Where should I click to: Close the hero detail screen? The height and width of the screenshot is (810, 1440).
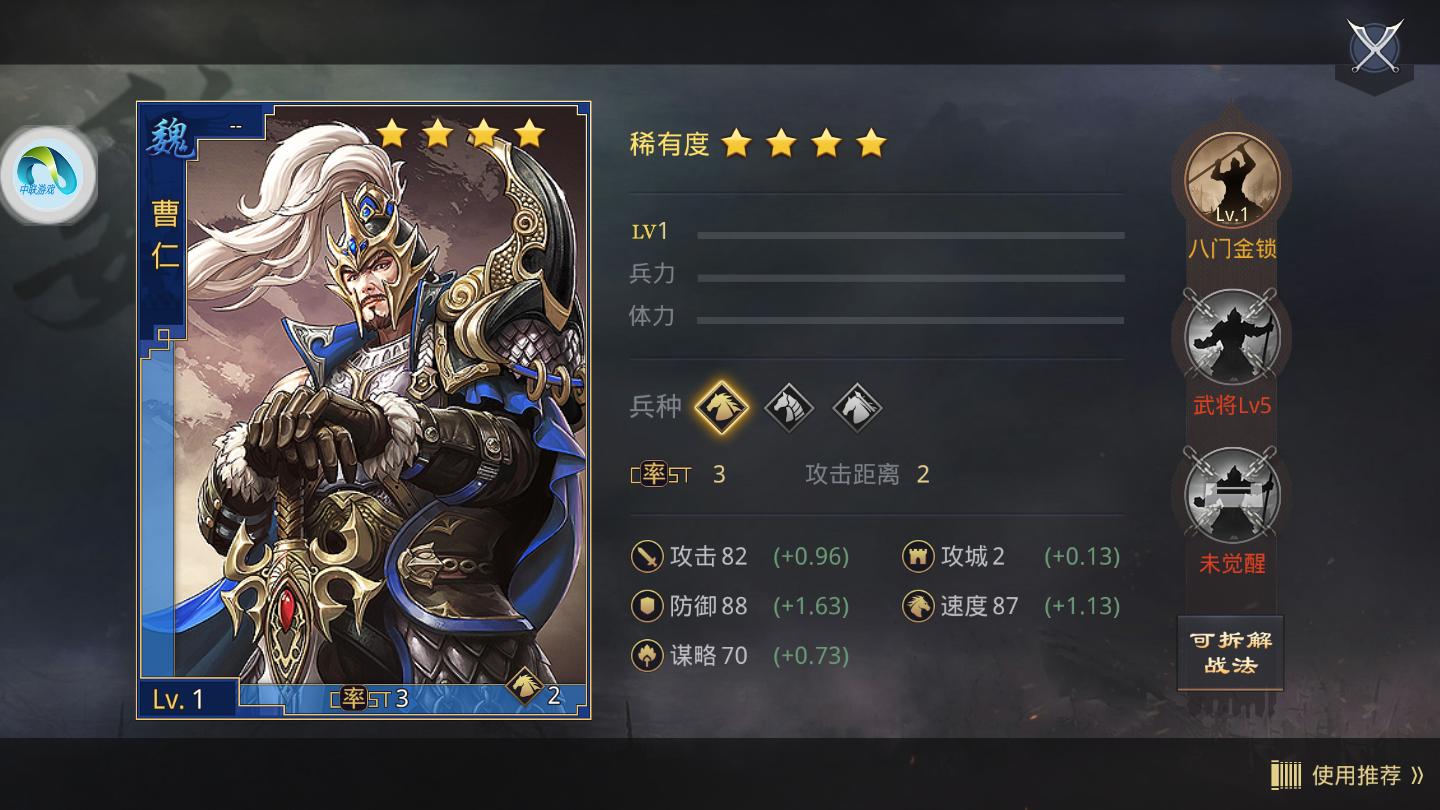(x=1376, y=46)
